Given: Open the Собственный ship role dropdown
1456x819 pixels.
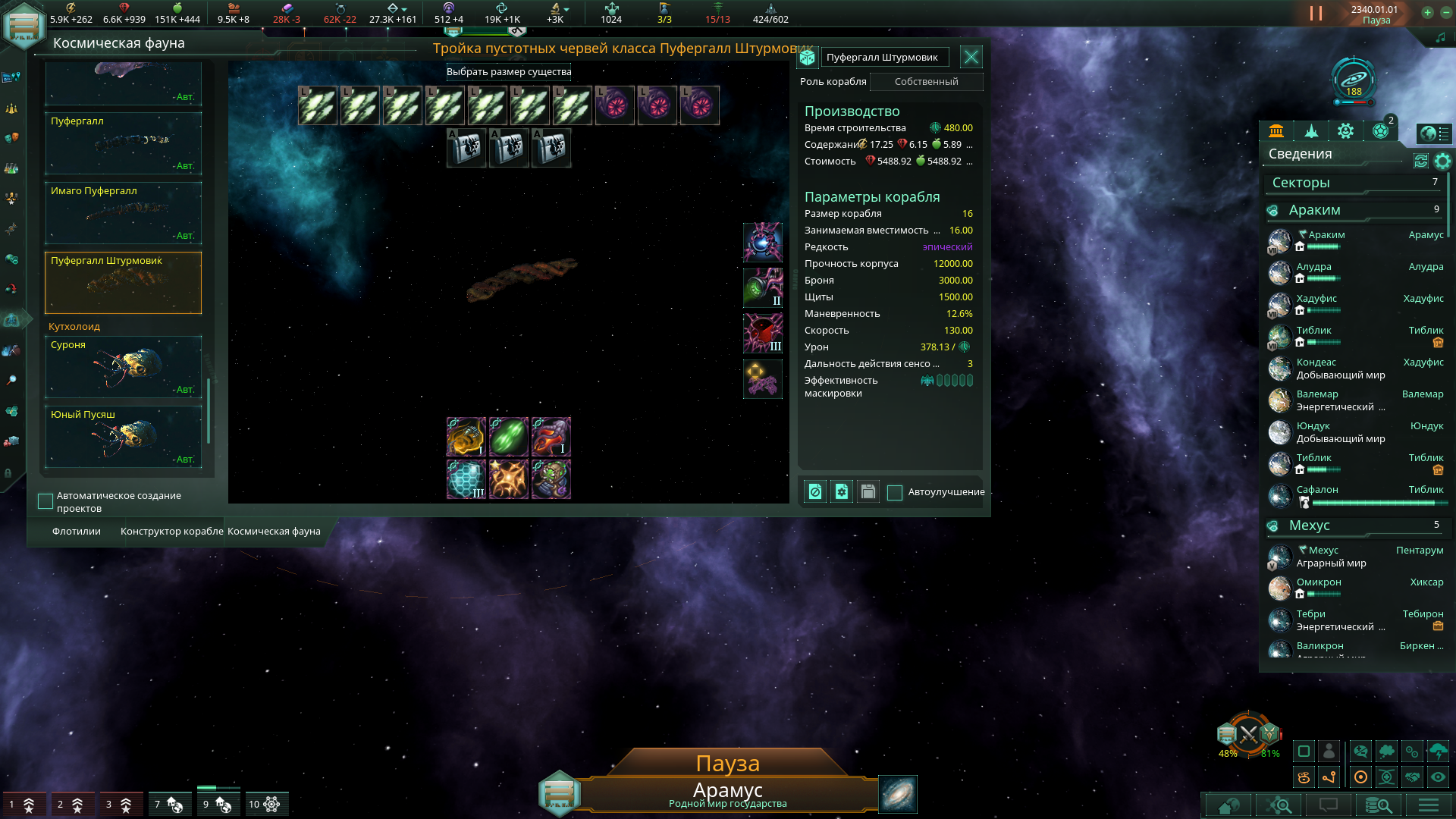Looking at the screenshot, I should pos(926,82).
